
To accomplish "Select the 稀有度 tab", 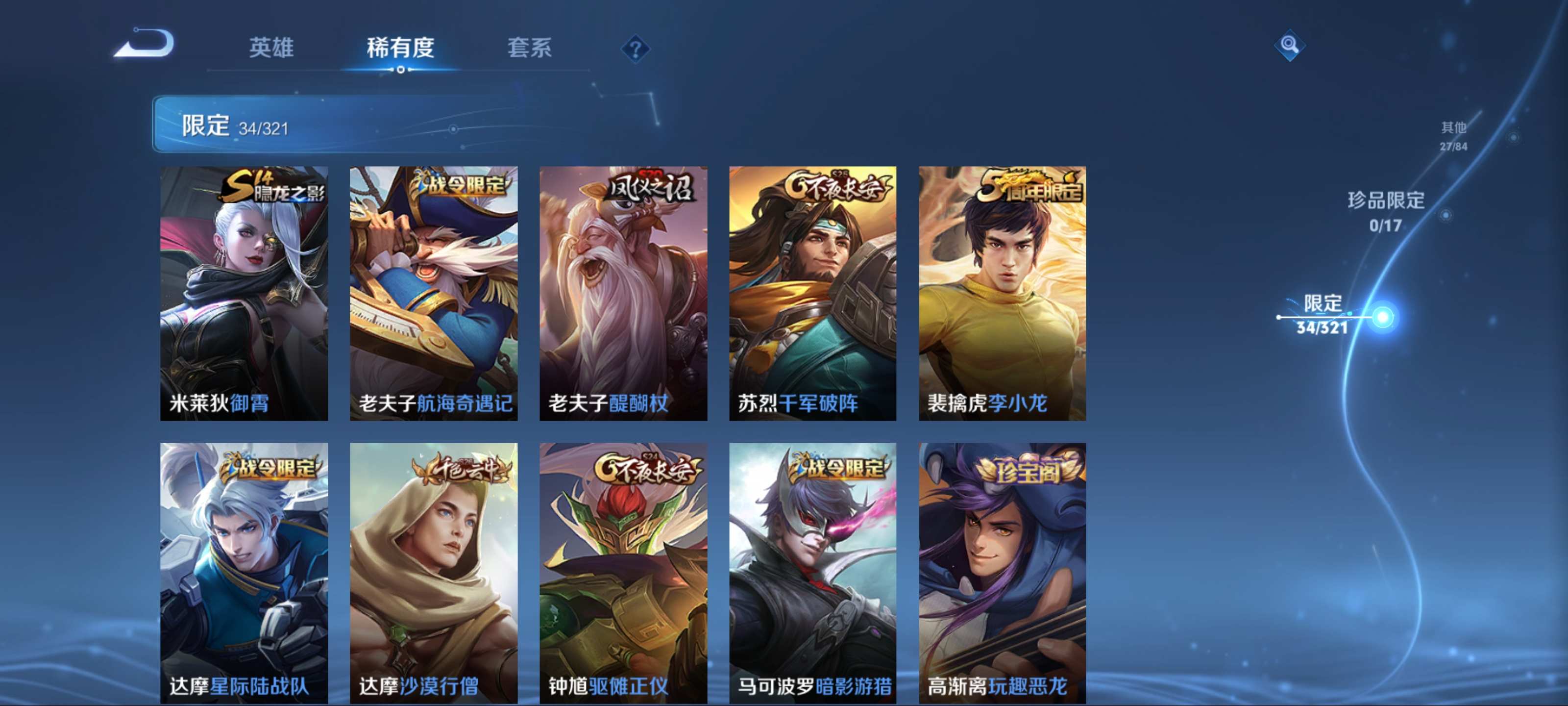I will [400, 48].
